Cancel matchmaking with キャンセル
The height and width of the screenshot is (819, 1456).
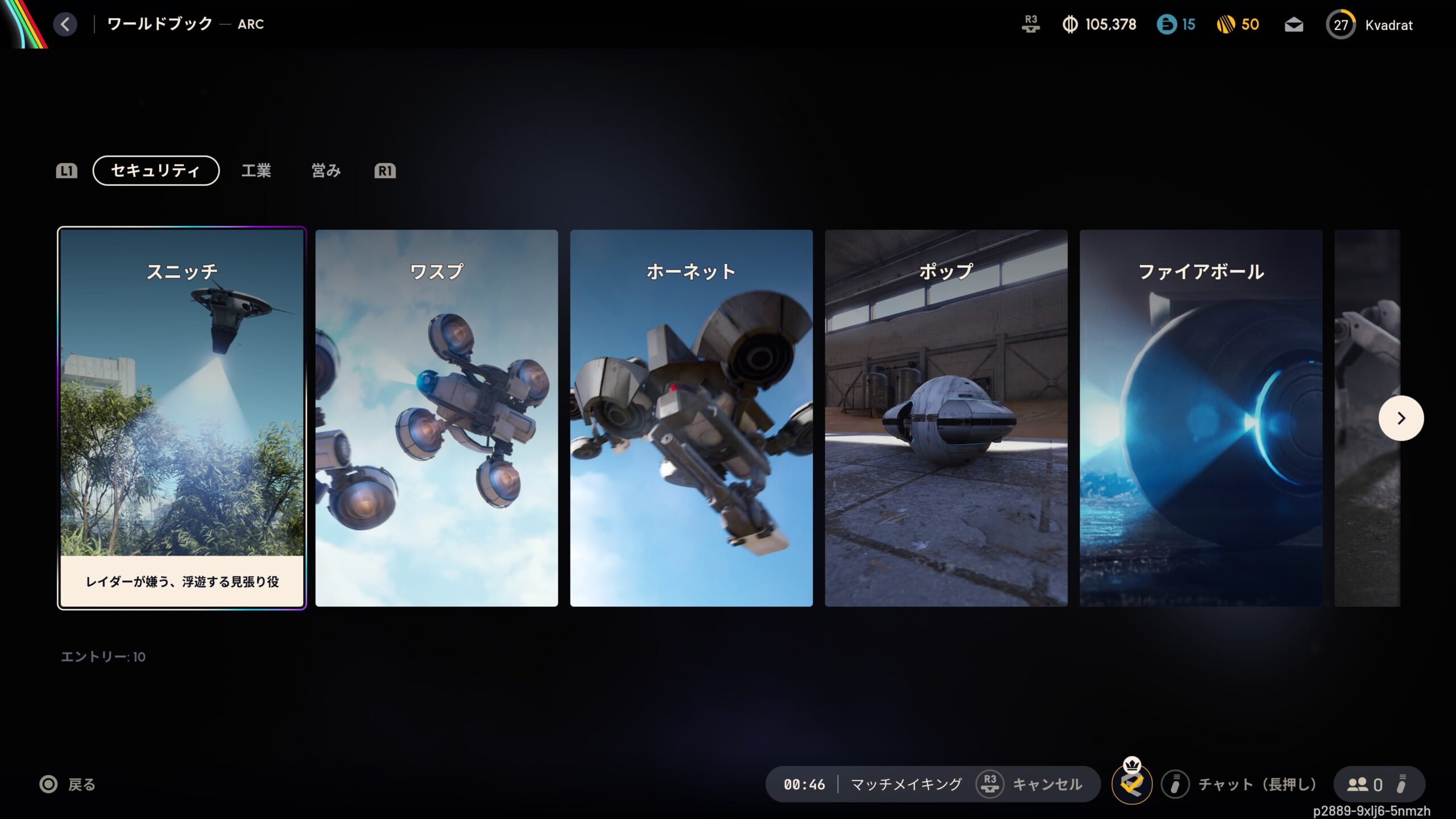[x=1046, y=784]
